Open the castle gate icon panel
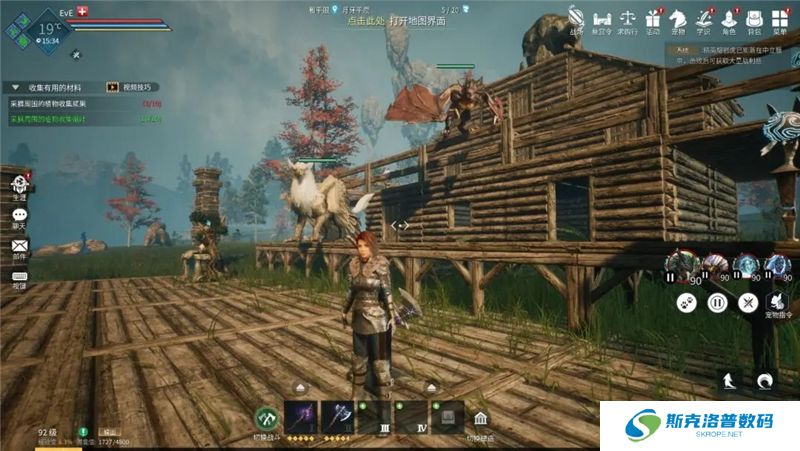 [x=602, y=17]
